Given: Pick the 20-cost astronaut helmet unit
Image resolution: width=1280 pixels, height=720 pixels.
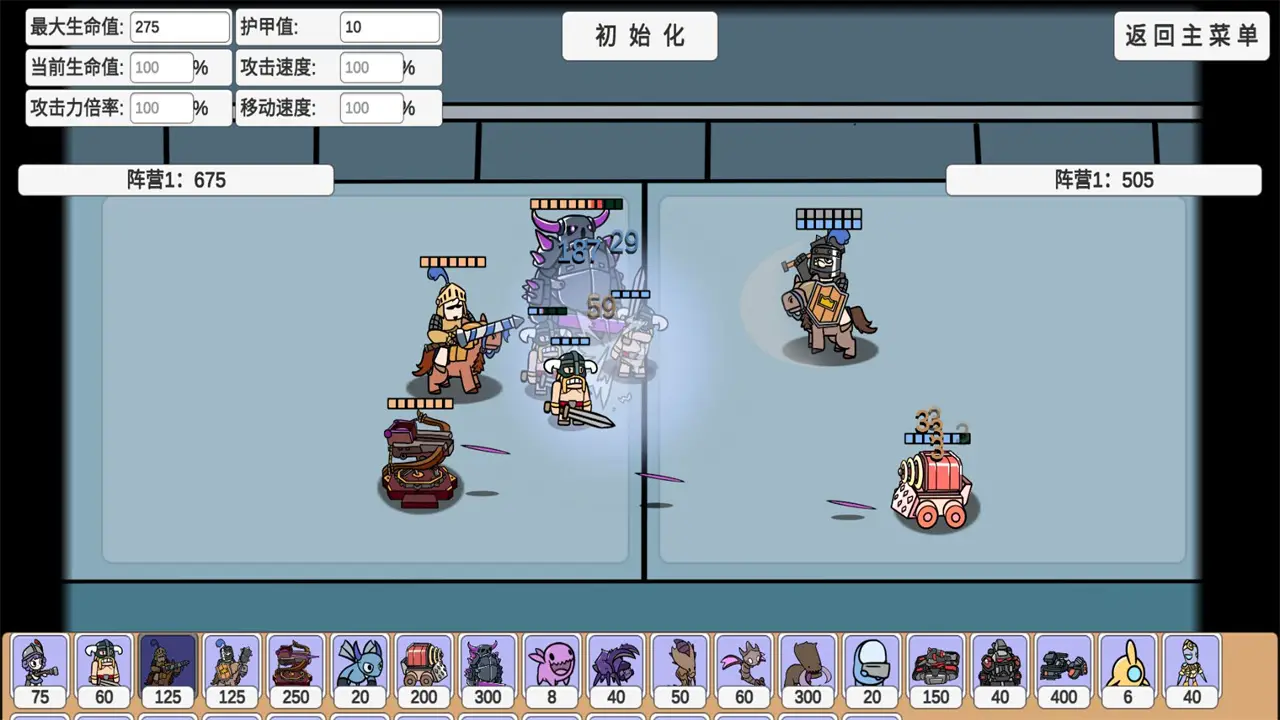Looking at the screenshot, I should pos(871,670).
